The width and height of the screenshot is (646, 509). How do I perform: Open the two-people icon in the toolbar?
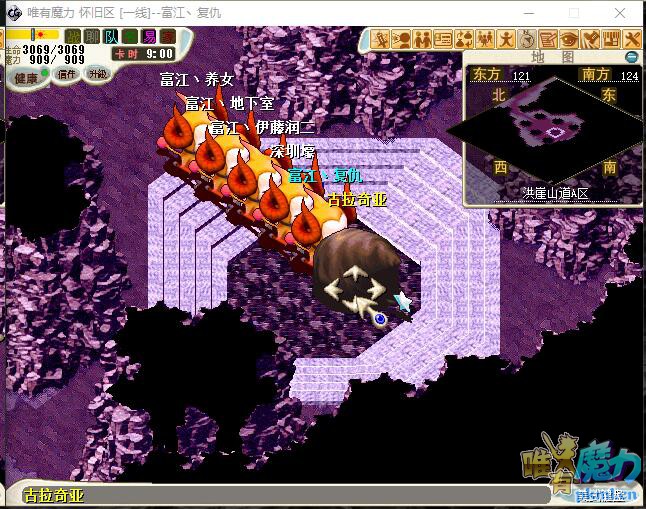coord(423,40)
